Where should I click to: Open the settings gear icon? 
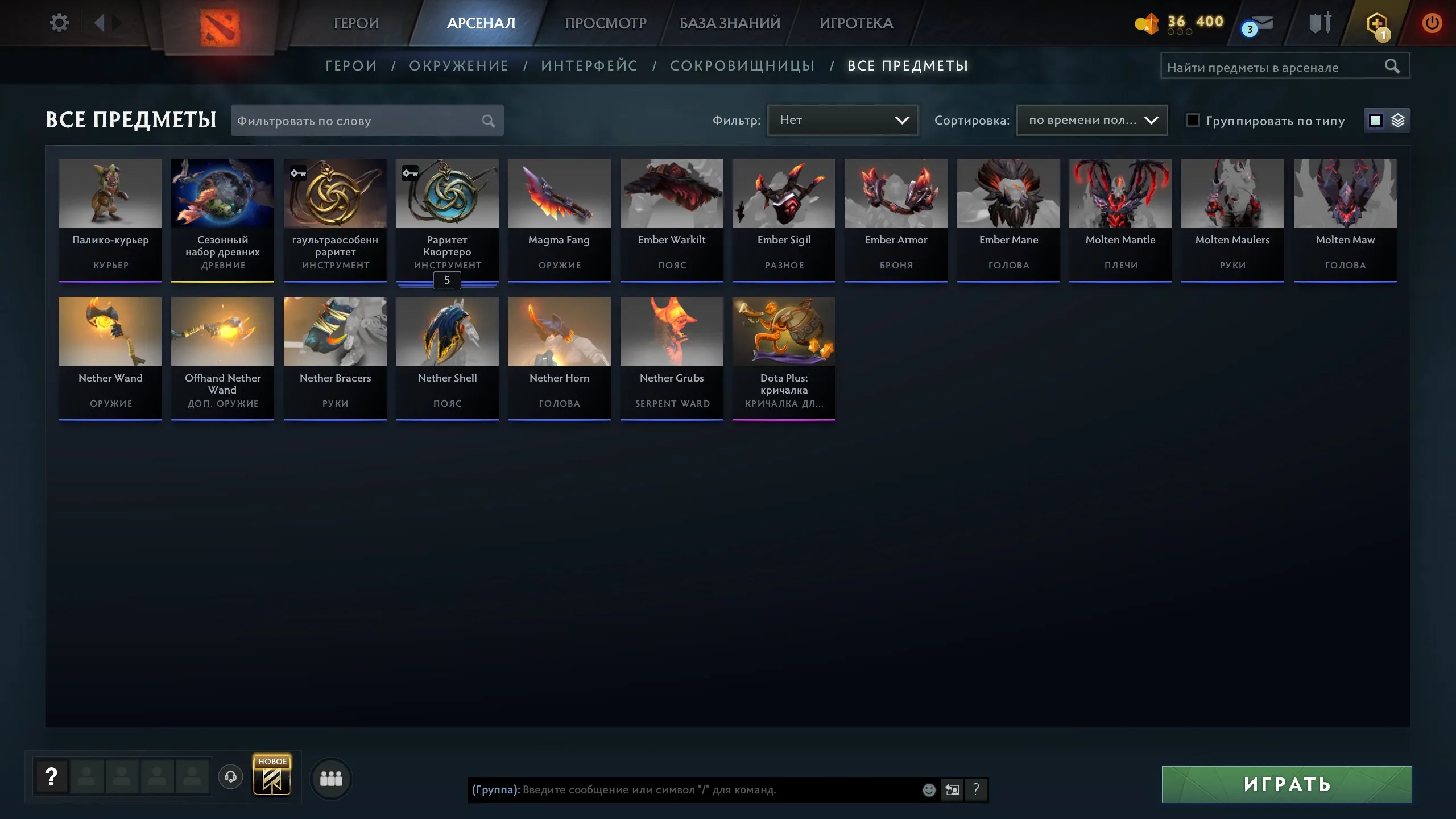tap(59, 22)
